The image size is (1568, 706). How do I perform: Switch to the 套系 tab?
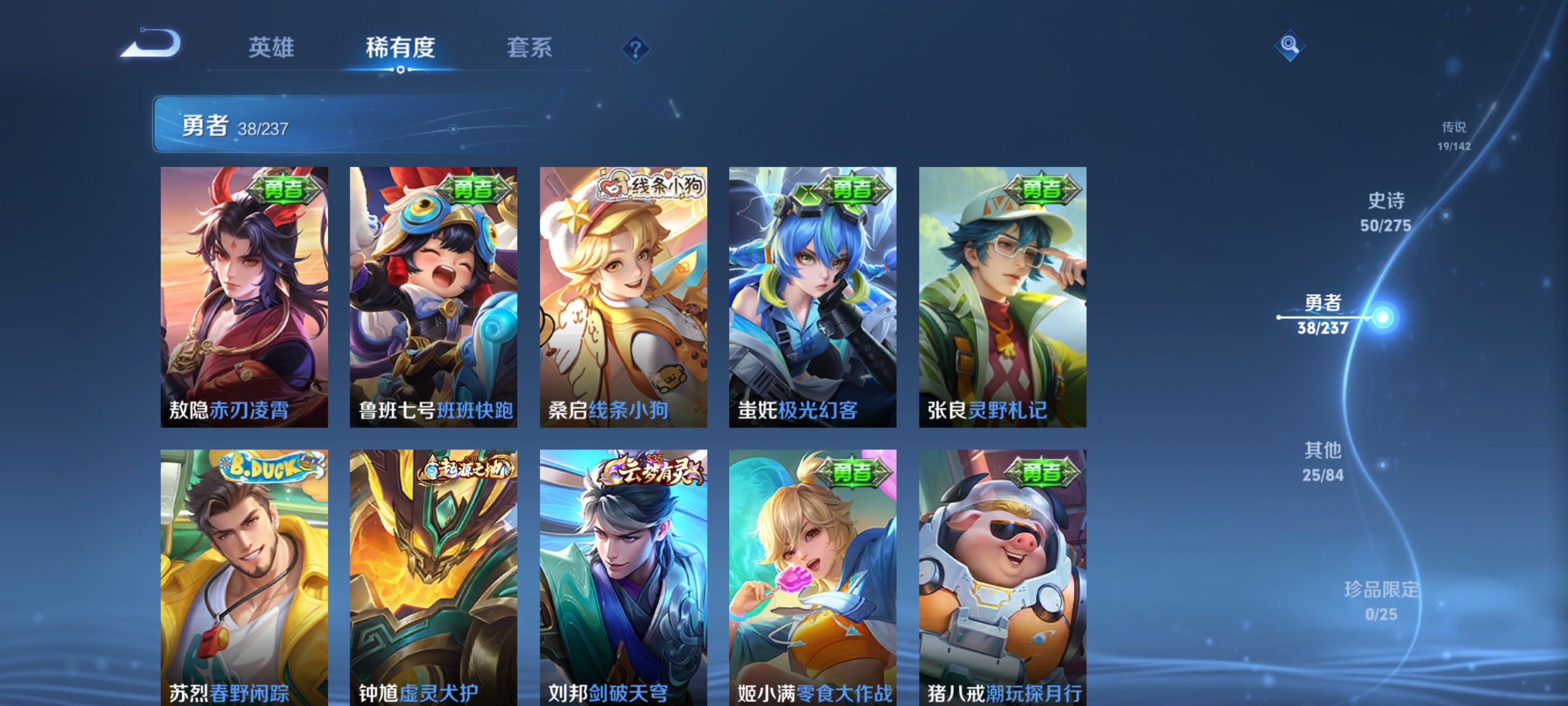pyautogui.click(x=529, y=50)
